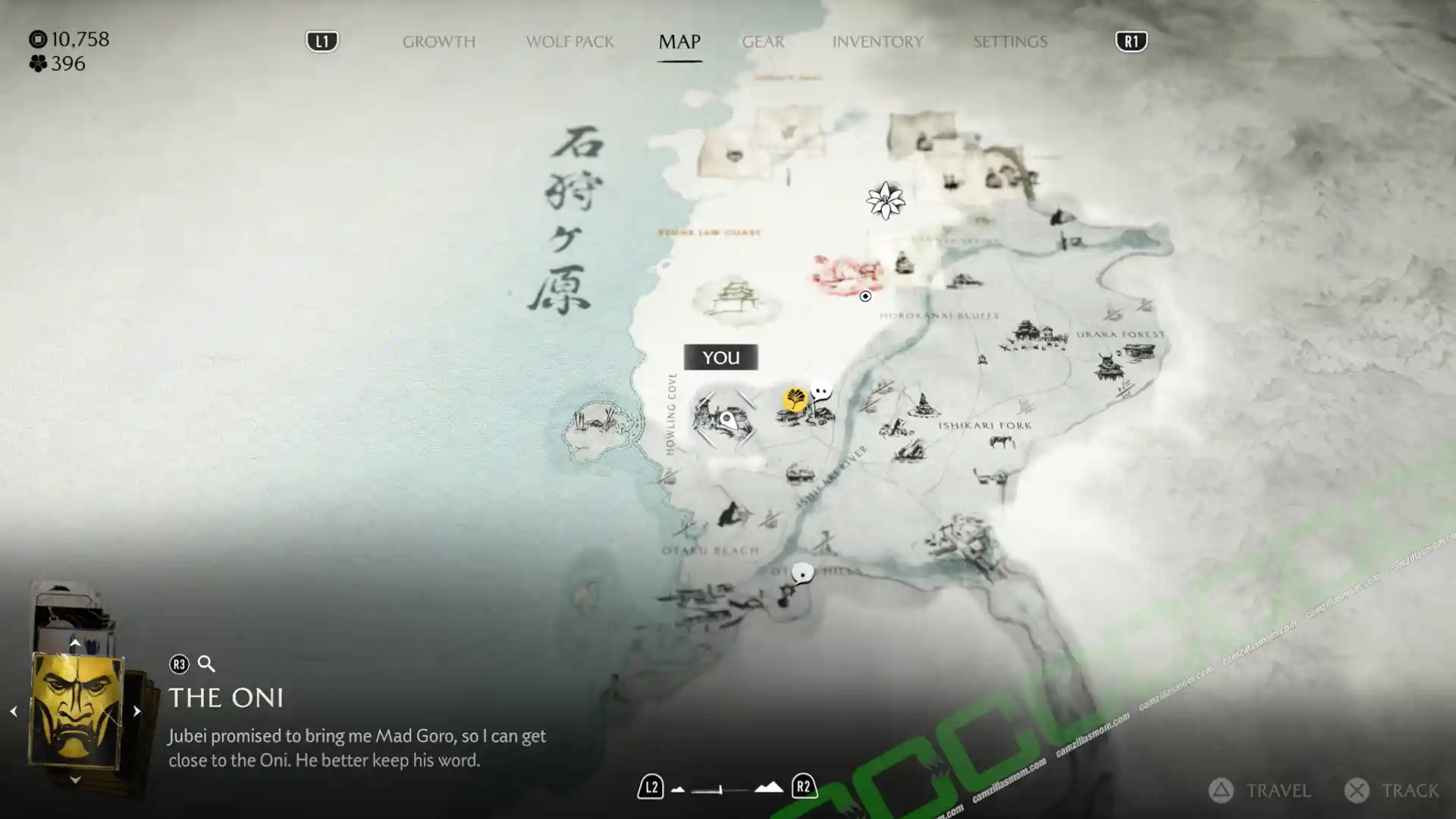Show the next quest card with right arrow
The image size is (1456, 819).
[x=136, y=711]
